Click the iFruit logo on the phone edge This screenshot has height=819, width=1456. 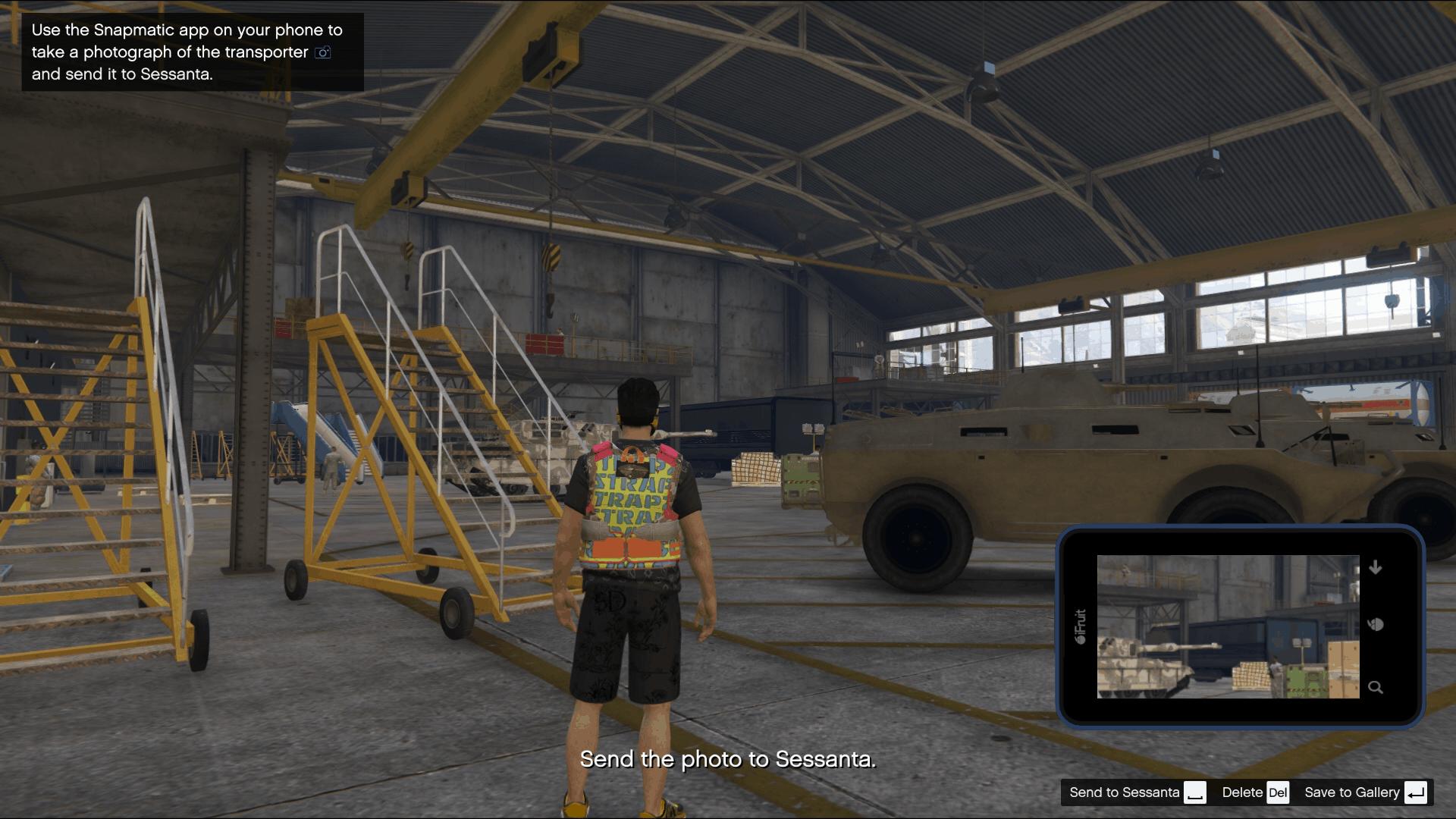click(x=1080, y=626)
